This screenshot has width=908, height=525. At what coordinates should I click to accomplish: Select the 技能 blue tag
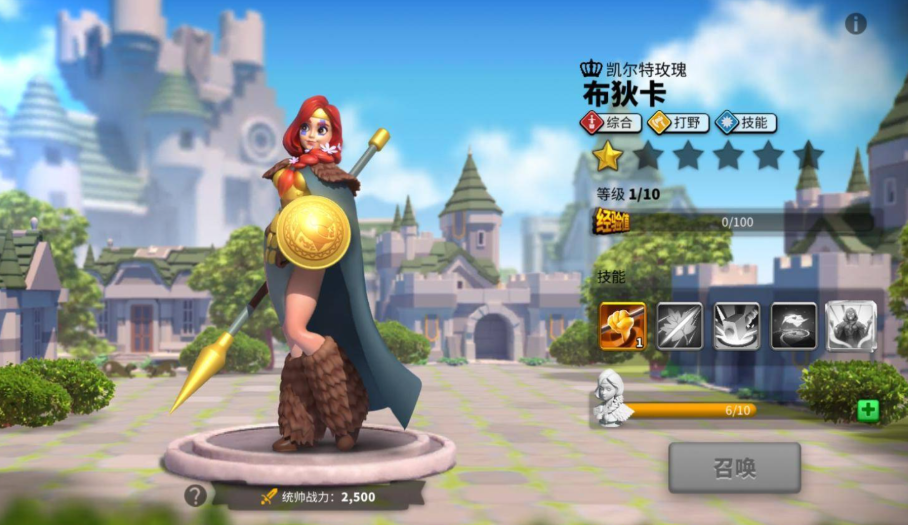tap(746, 123)
